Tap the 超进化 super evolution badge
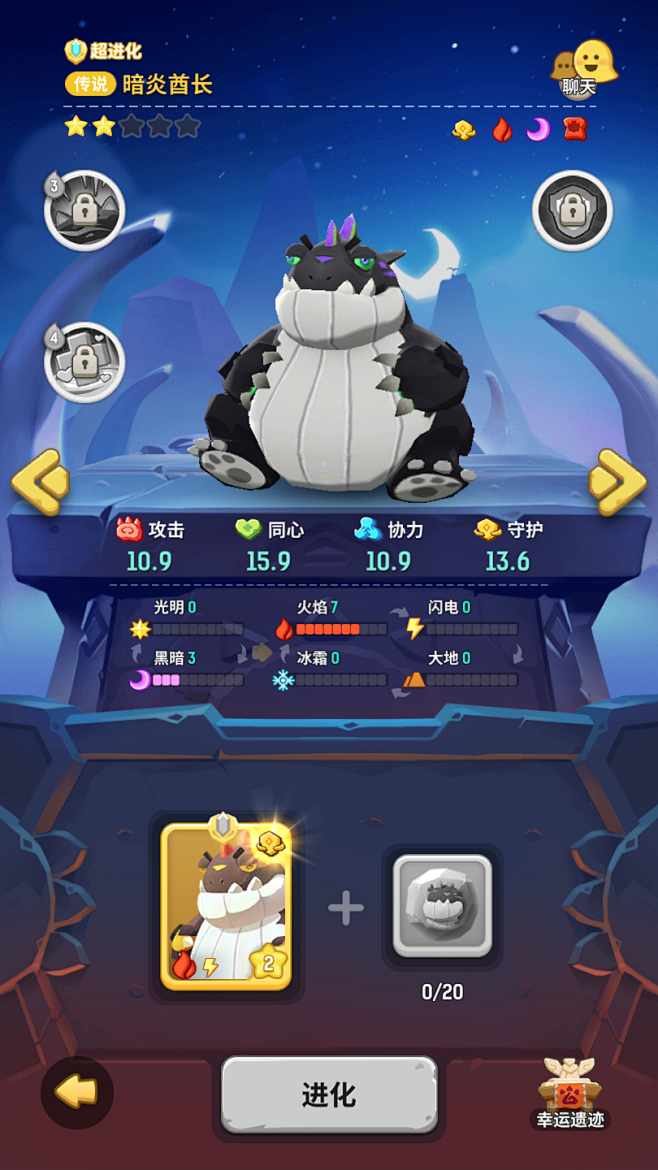The image size is (658, 1170). pyautogui.click(x=104, y=51)
